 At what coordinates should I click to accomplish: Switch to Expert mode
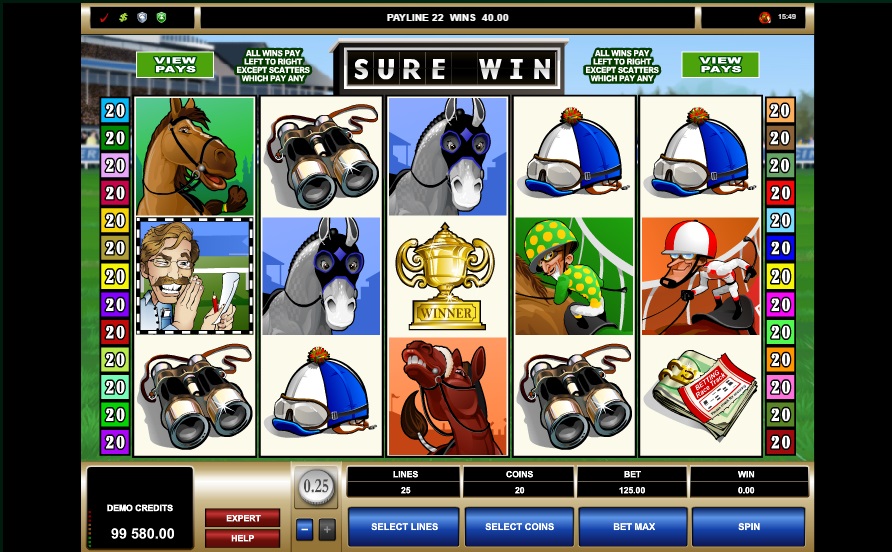click(242, 518)
